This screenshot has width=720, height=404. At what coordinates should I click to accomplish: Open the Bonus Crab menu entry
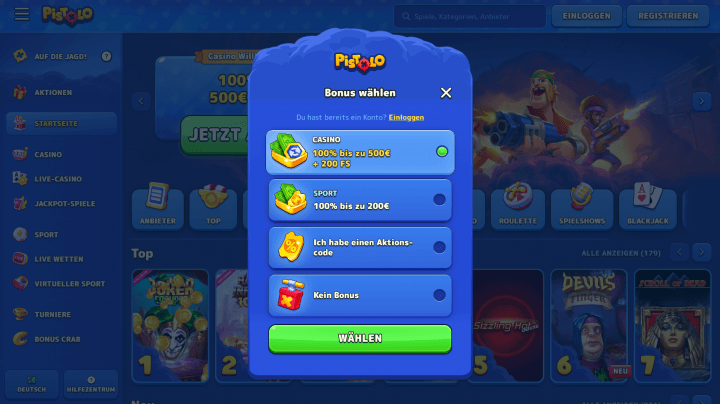[58, 339]
